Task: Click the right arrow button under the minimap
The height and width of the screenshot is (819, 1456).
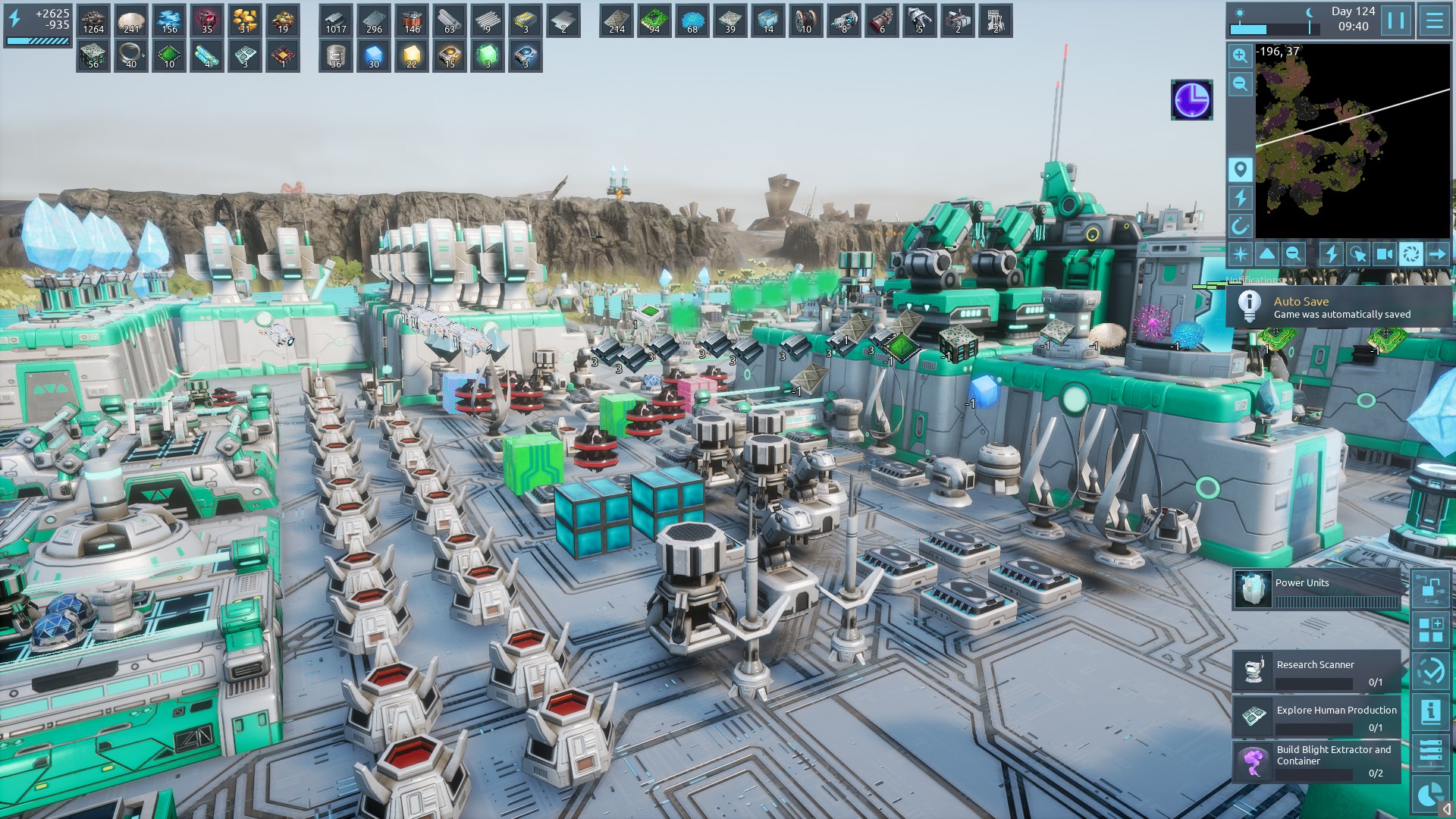Action: click(1437, 254)
